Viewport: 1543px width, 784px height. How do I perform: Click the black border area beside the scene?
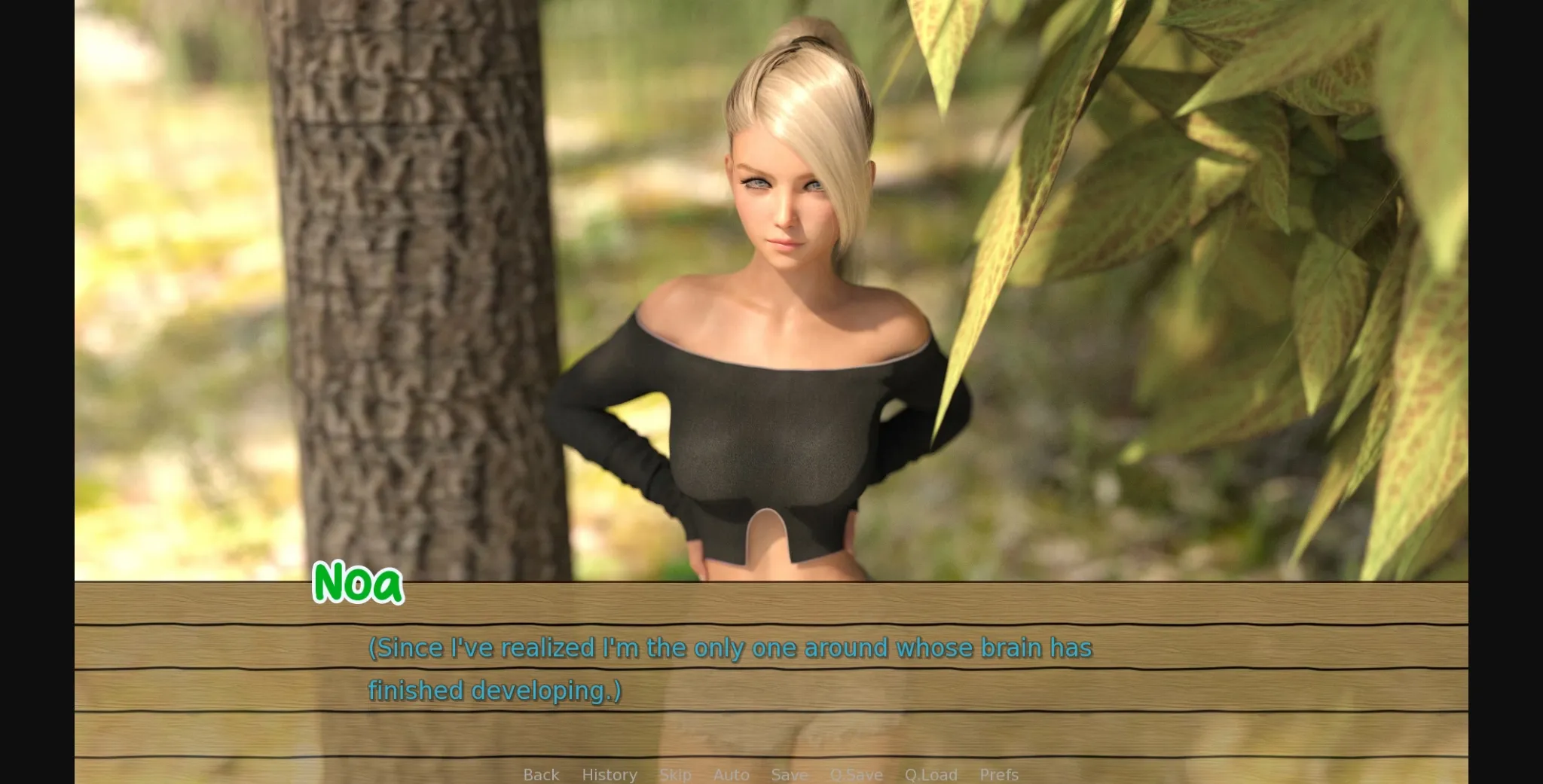[x=38, y=377]
